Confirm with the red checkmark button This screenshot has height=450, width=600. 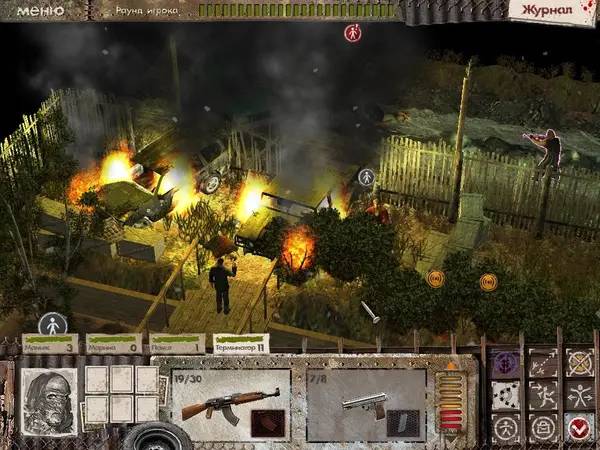579,429
